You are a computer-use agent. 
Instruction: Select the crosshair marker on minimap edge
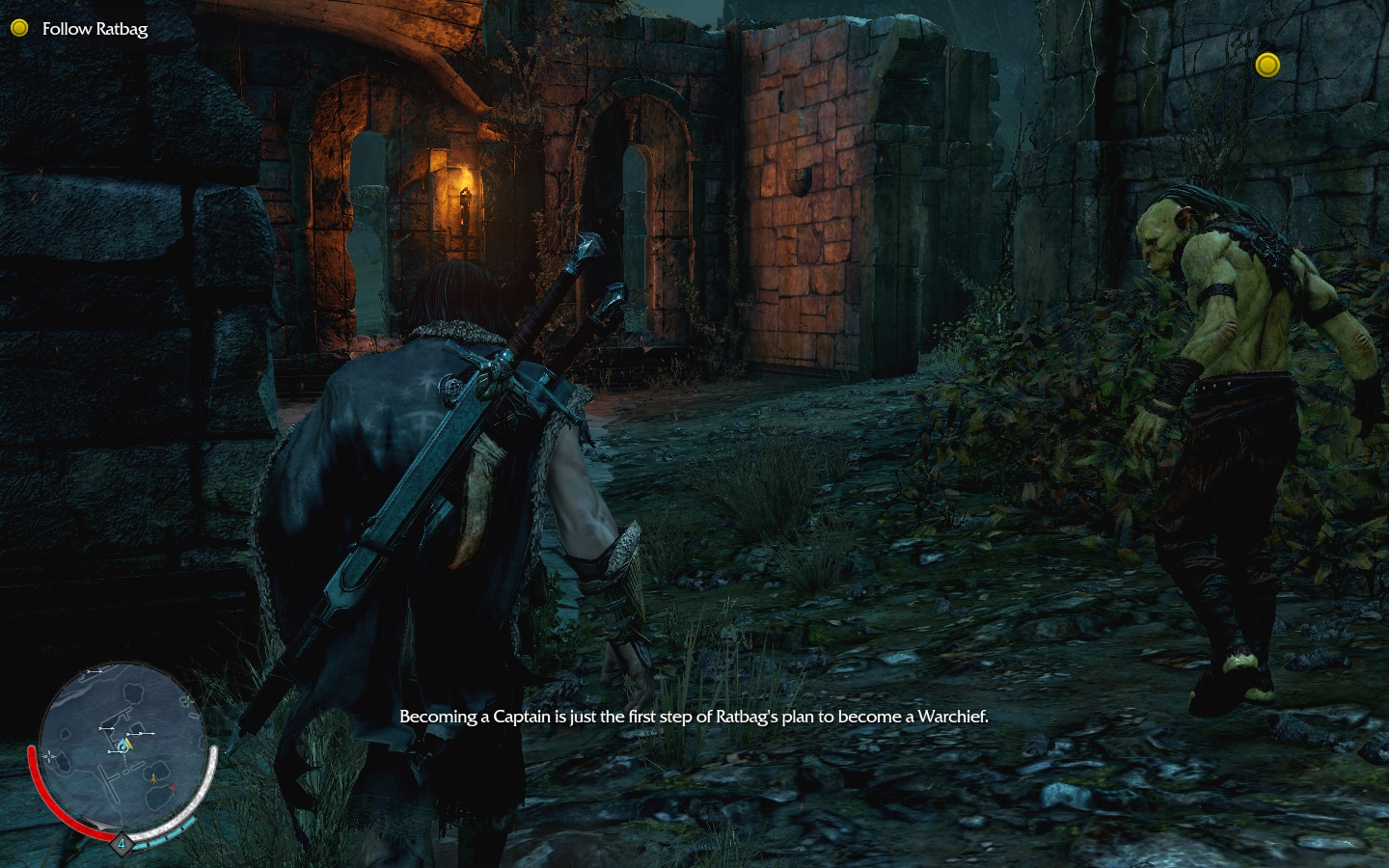click(49, 756)
